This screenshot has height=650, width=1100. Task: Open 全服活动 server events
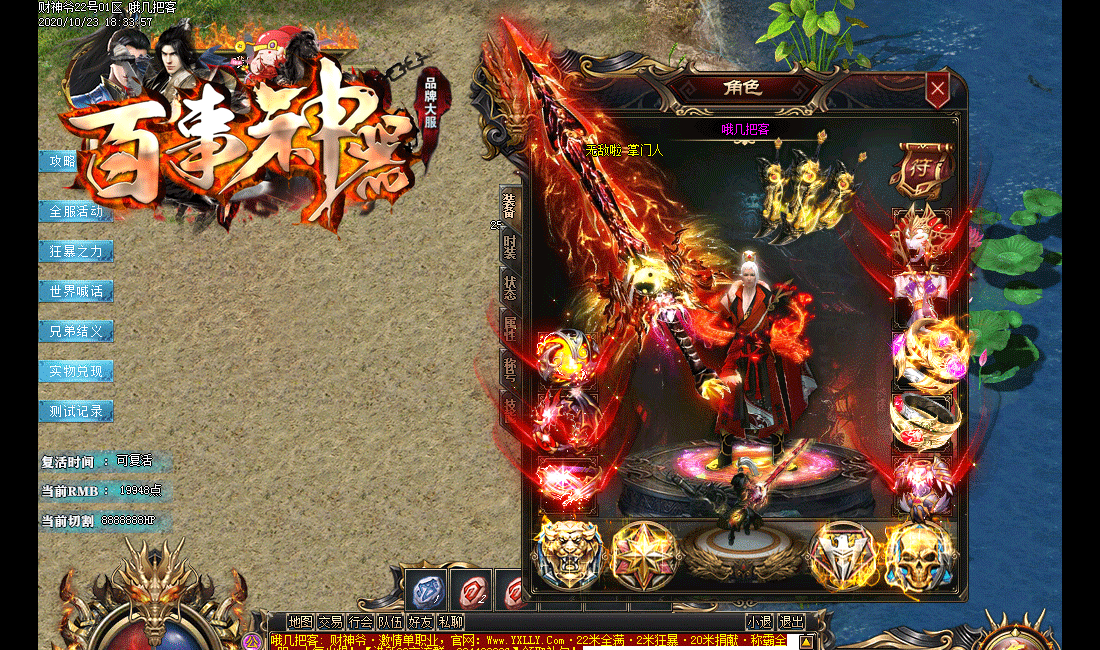click(x=76, y=211)
